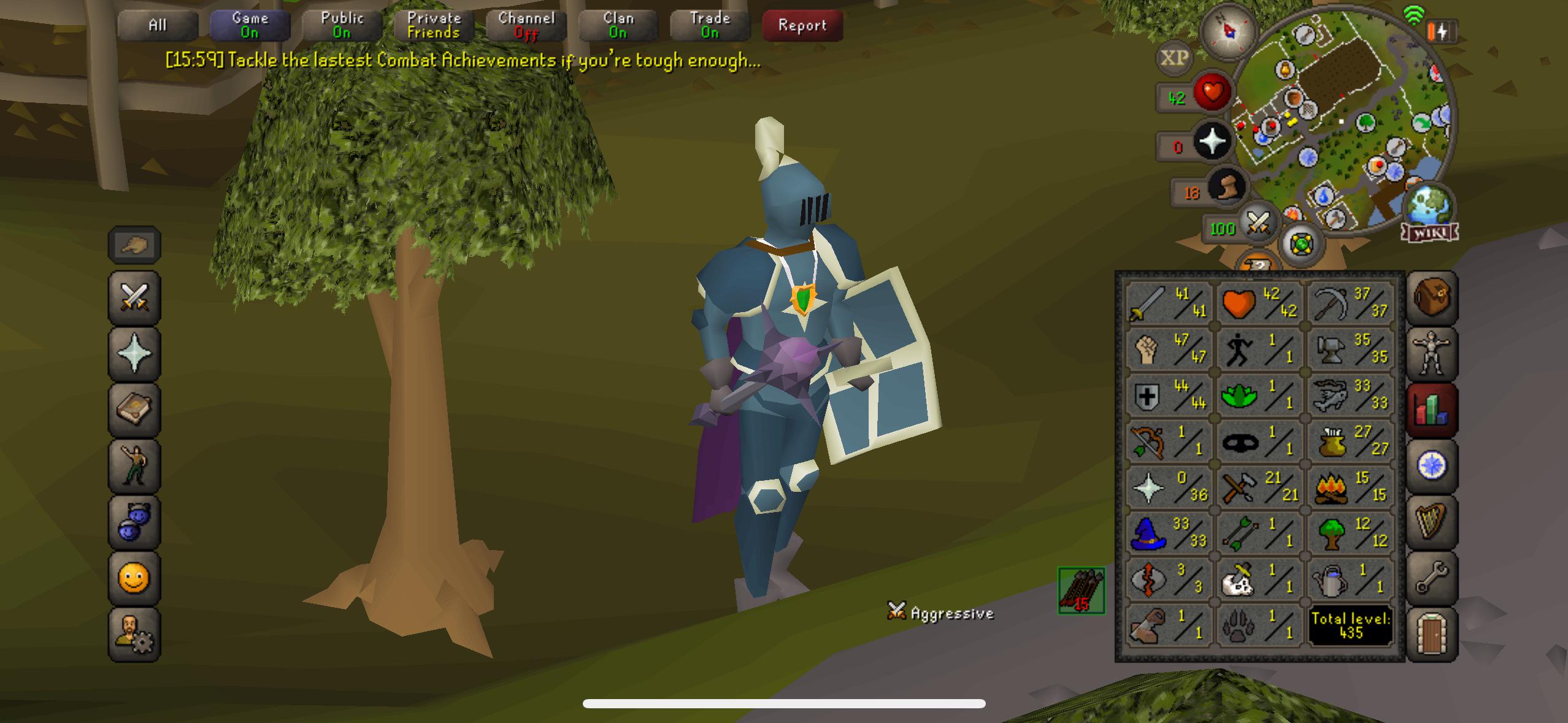Switch to the Clan chat tab
This screenshot has height=723, width=1568.
click(617, 25)
